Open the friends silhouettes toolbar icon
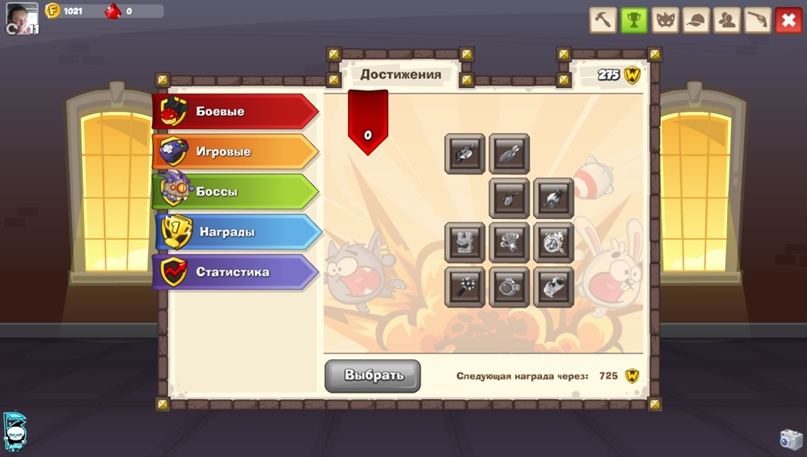Screen dimensions: 807x457 click(x=727, y=19)
